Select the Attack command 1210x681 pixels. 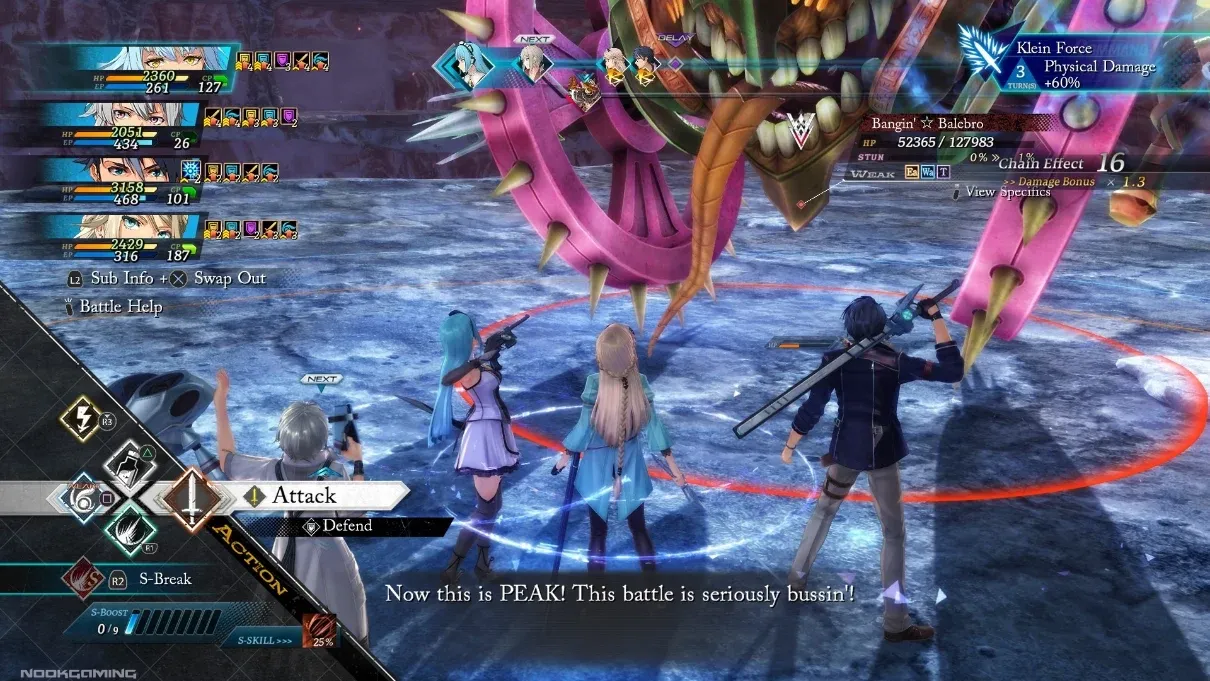click(x=303, y=495)
